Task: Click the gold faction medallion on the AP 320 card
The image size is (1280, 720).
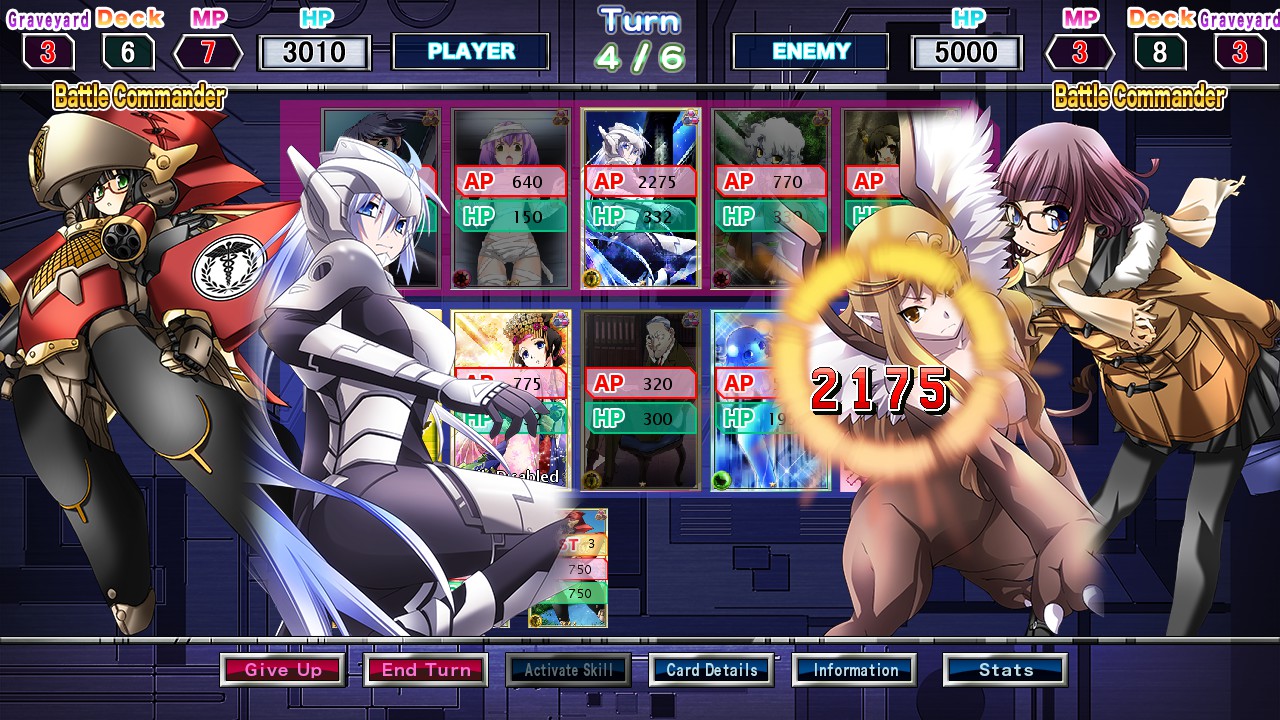Action: 591,479
